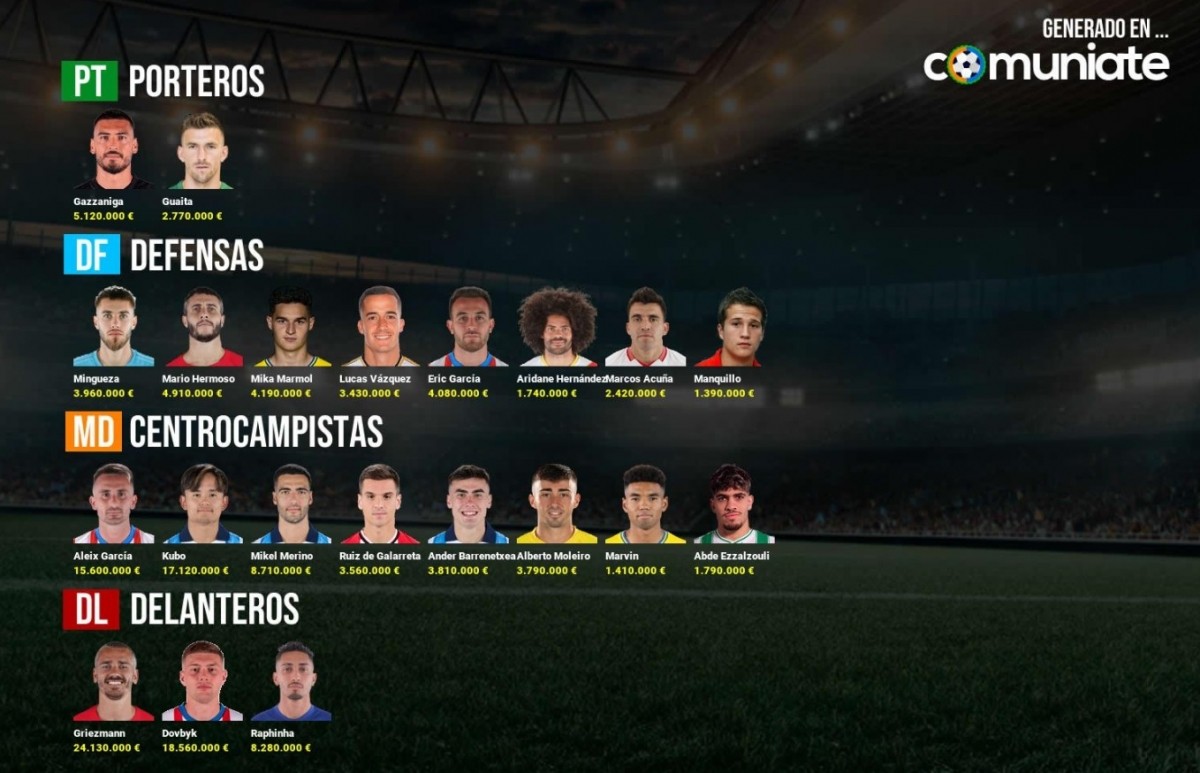Choose Lucas Vázquez from the defenders
Viewport: 1200px width, 773px height.
tap(380, 327)
